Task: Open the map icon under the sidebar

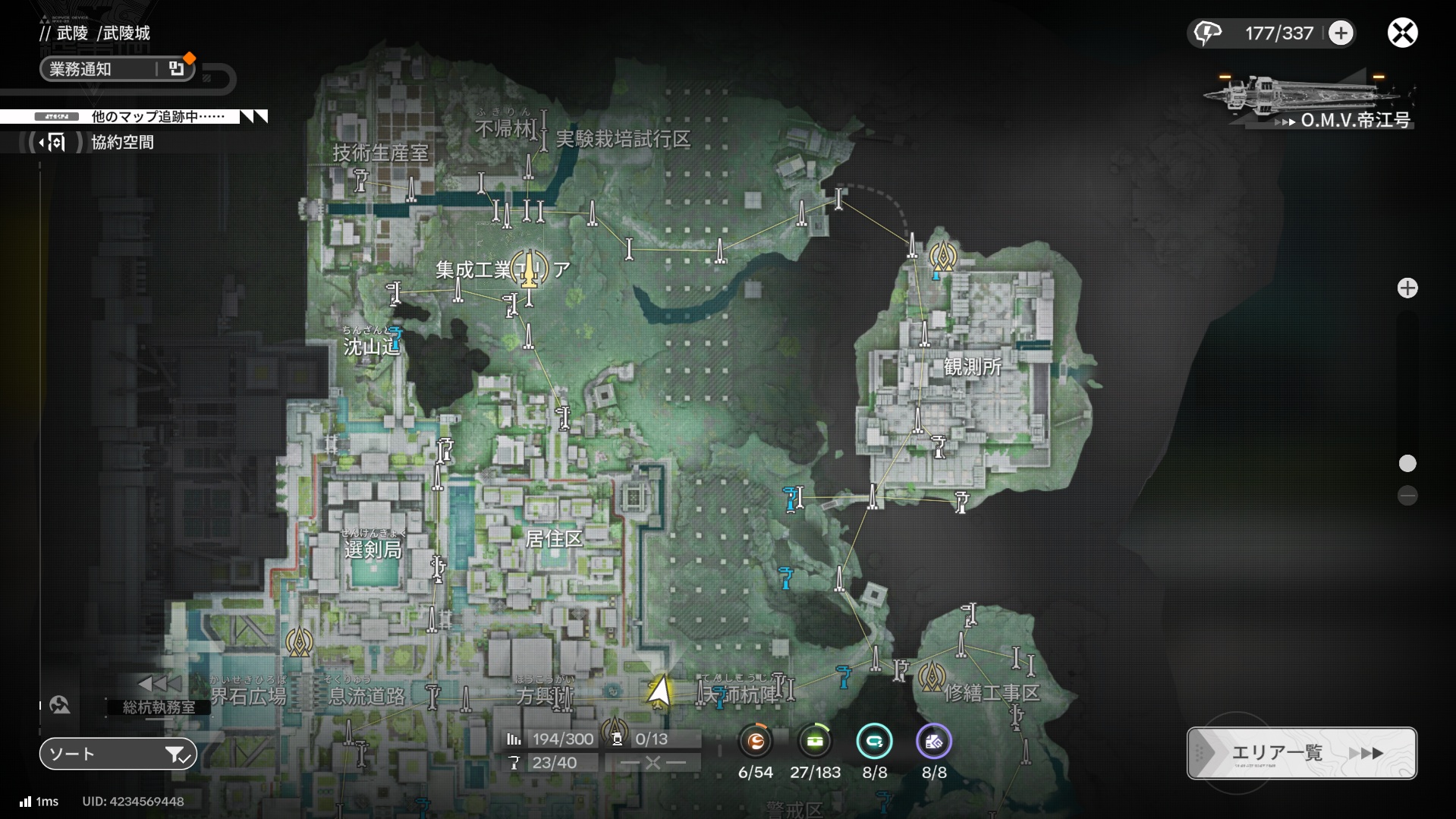Action: [x=60, y=705]
